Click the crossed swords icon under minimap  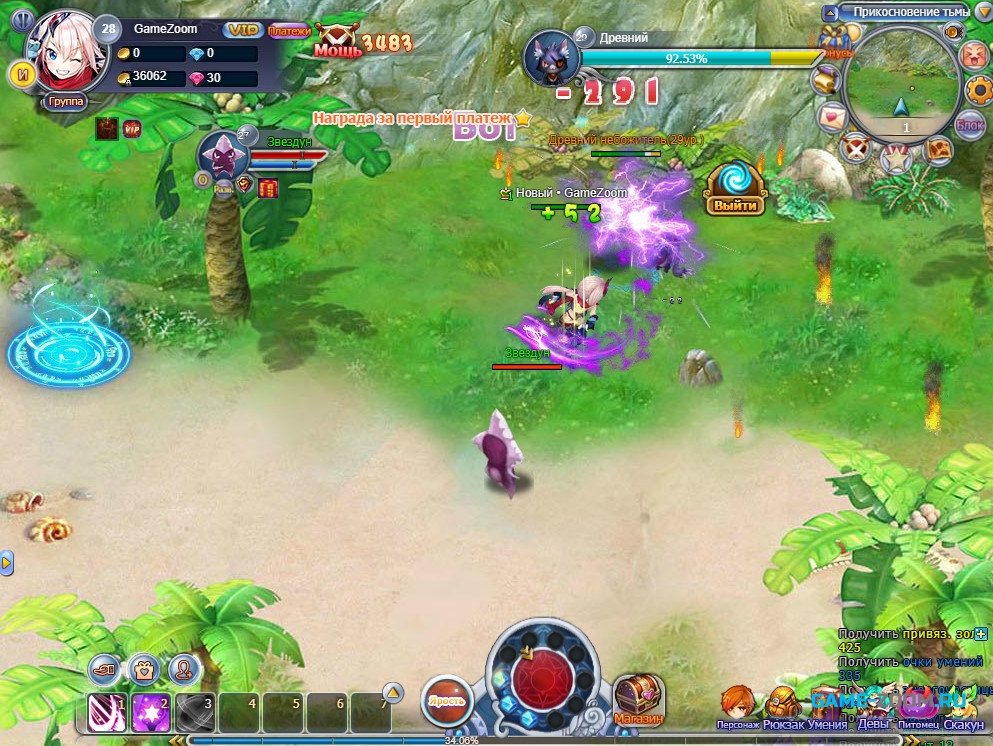[x=854, y=149]
